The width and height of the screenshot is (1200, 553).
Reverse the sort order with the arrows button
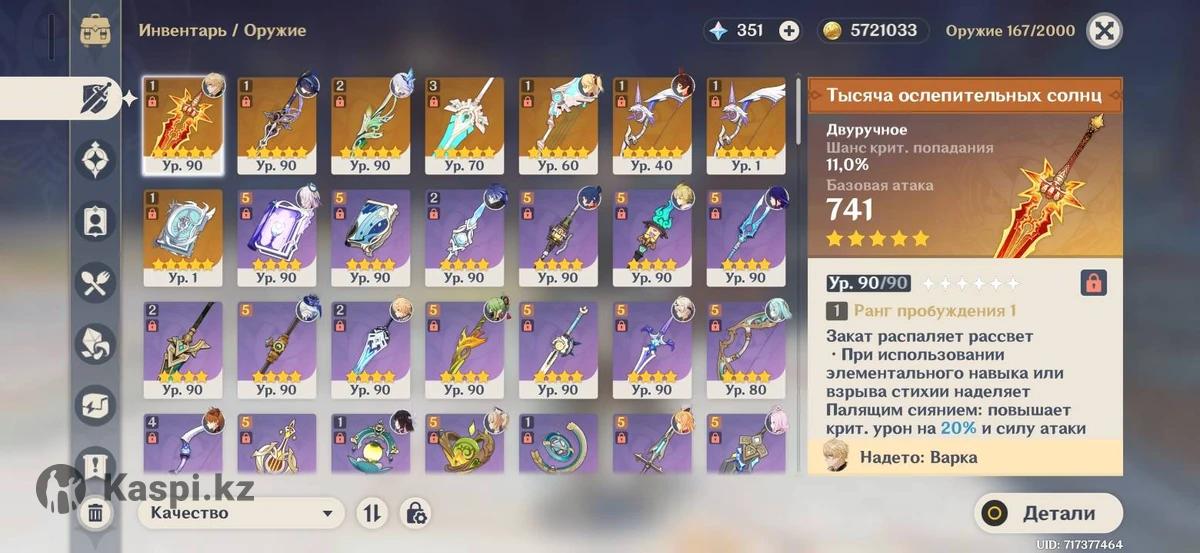click(x=371, y=514)
